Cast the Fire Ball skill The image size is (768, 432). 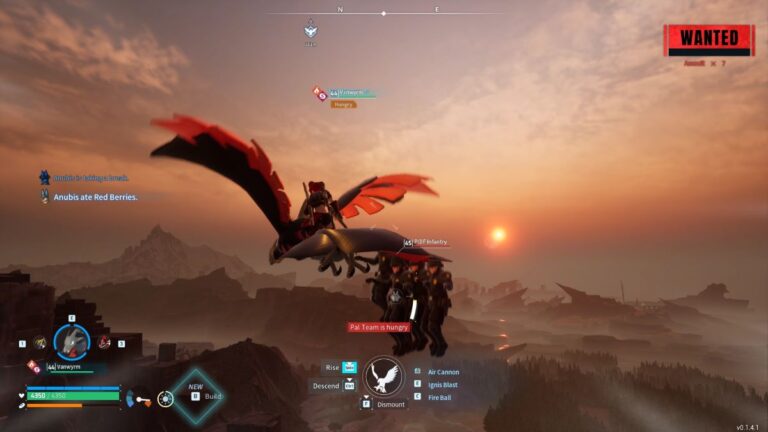[x=438, y=397]
